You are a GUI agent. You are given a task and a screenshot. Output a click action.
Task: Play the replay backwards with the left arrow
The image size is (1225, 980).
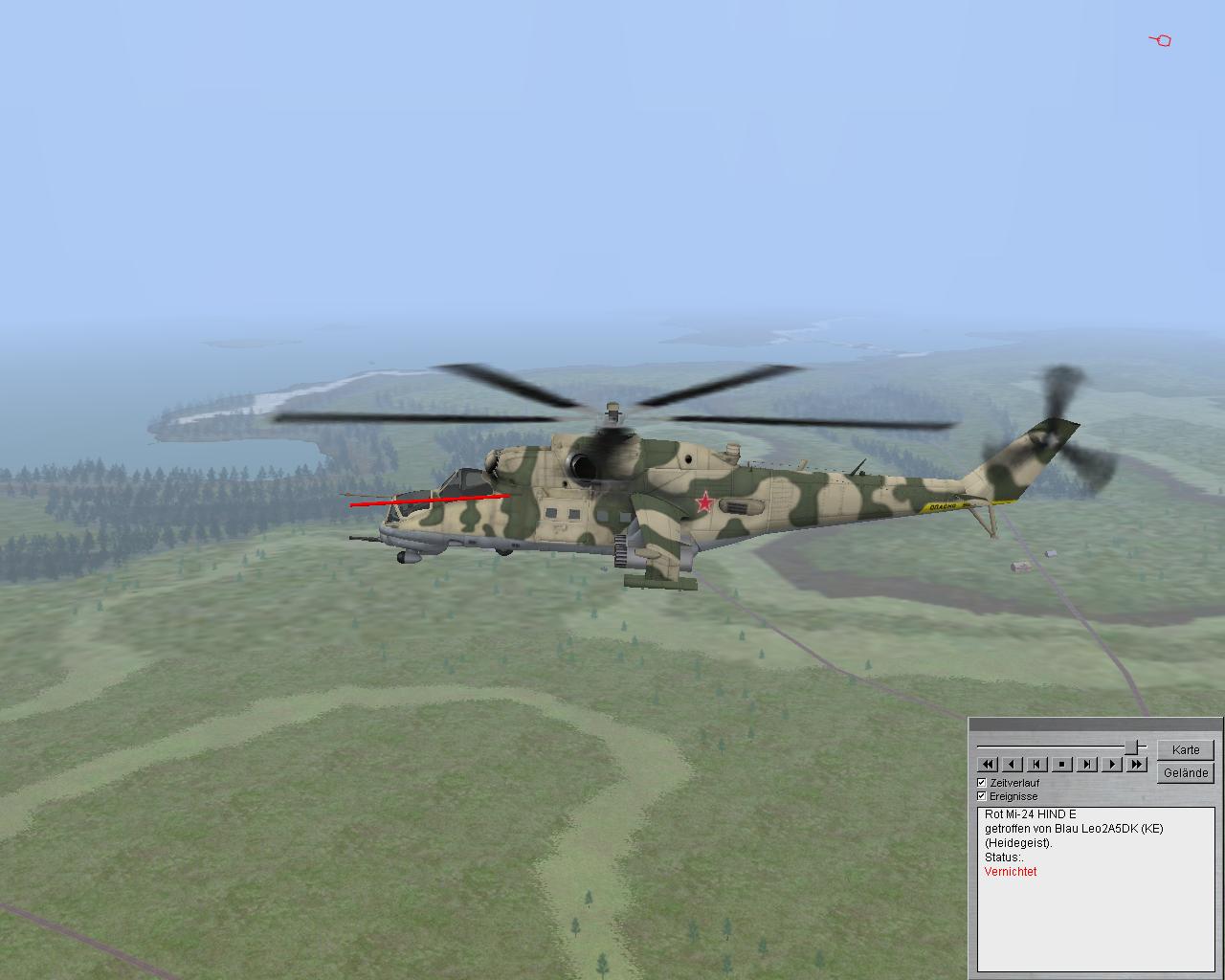pos(1012,764)
